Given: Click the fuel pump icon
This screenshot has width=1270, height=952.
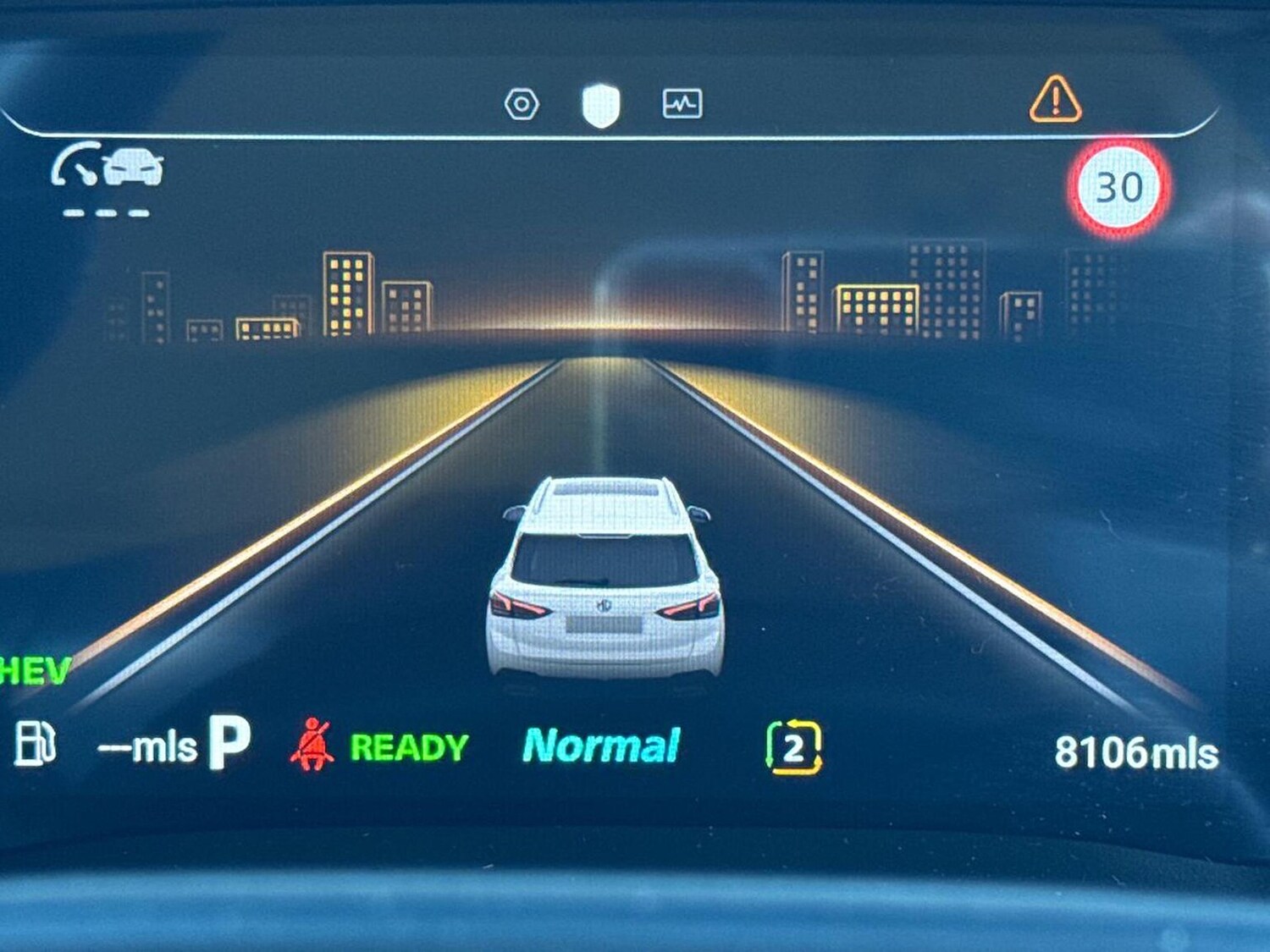Looking at the screenshot, I should click(36, 745).
